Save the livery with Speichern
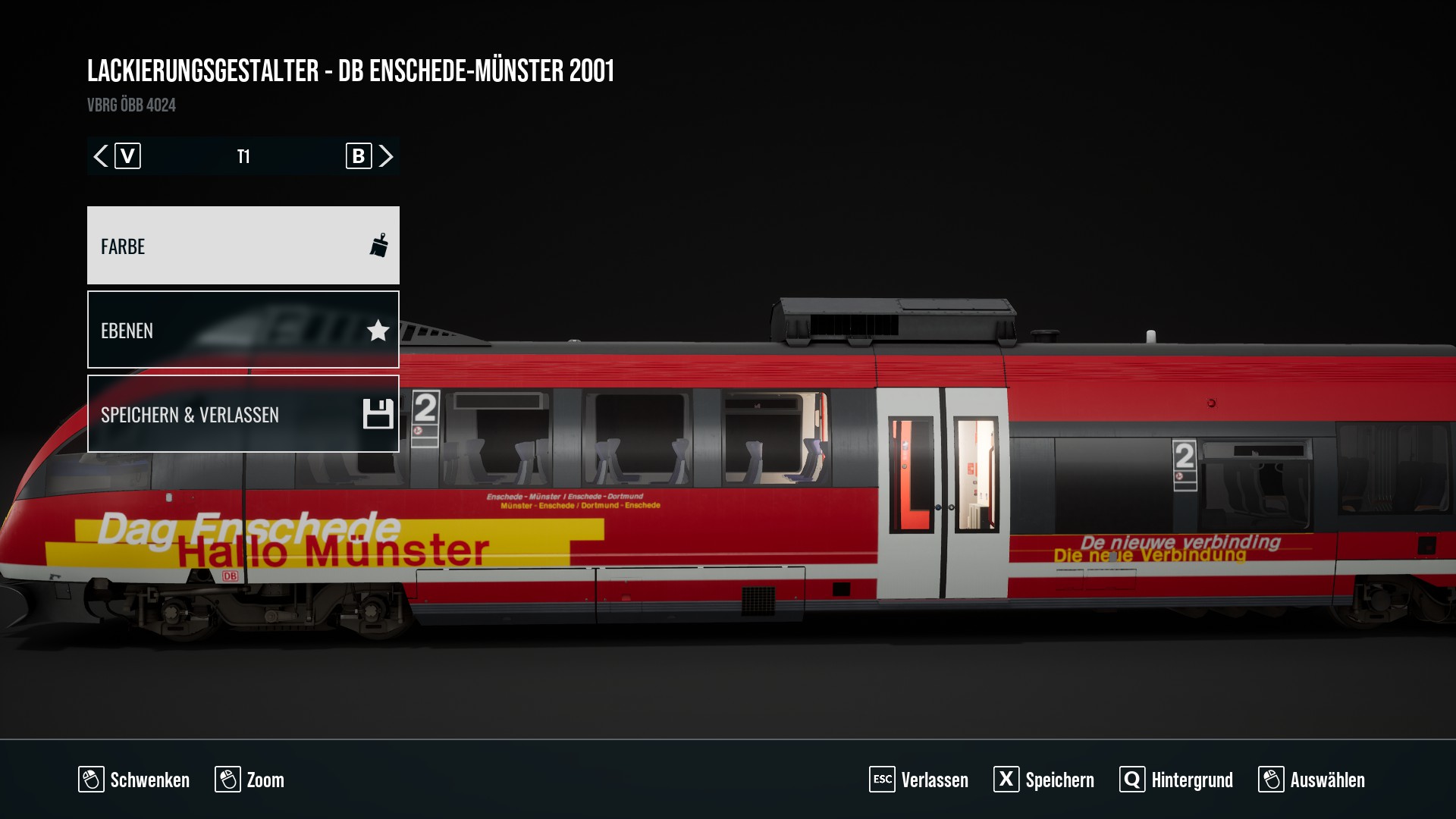 tap(1044, 780)
